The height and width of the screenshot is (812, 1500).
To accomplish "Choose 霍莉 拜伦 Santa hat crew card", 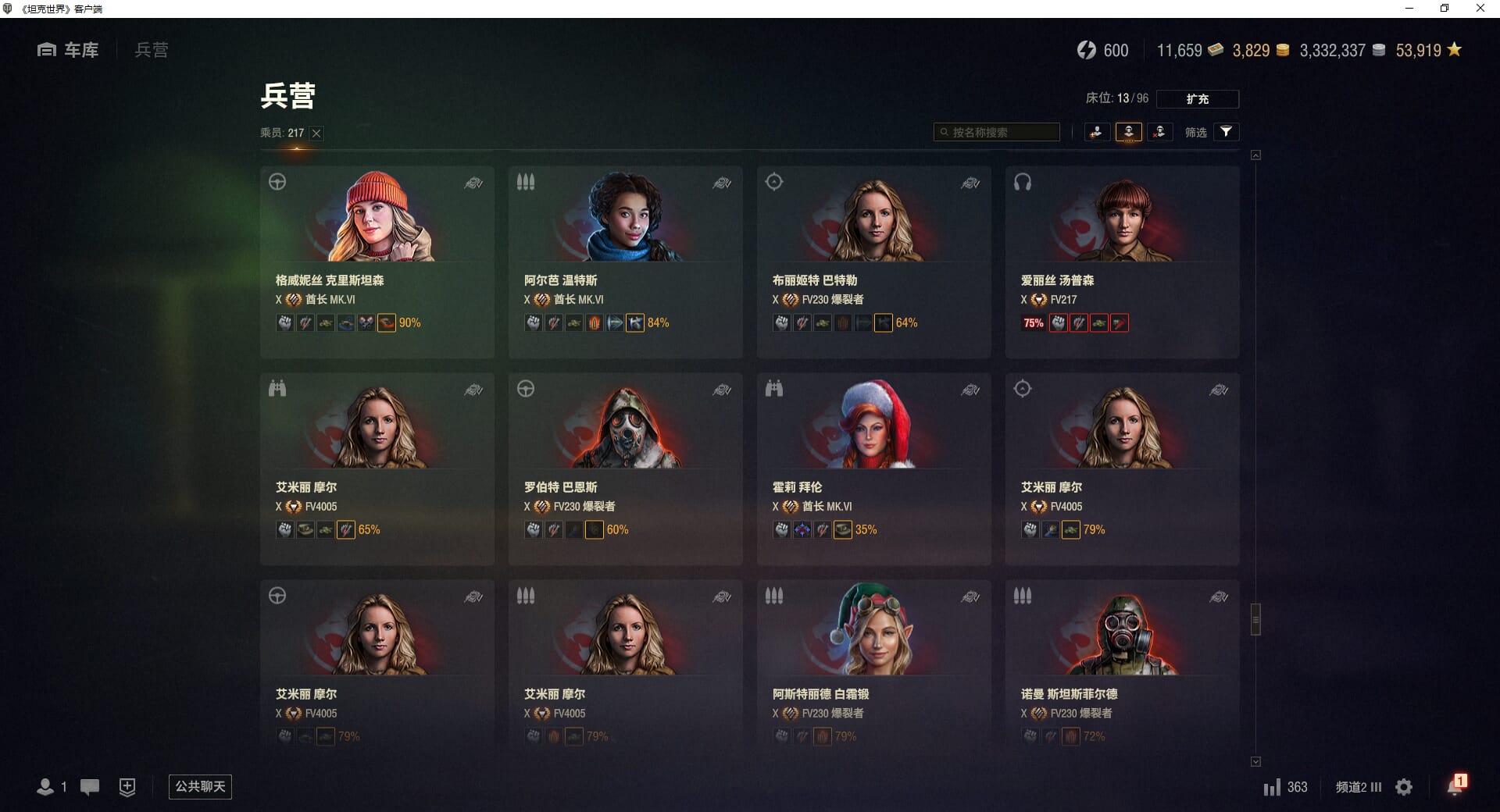I will click(873, 468).
